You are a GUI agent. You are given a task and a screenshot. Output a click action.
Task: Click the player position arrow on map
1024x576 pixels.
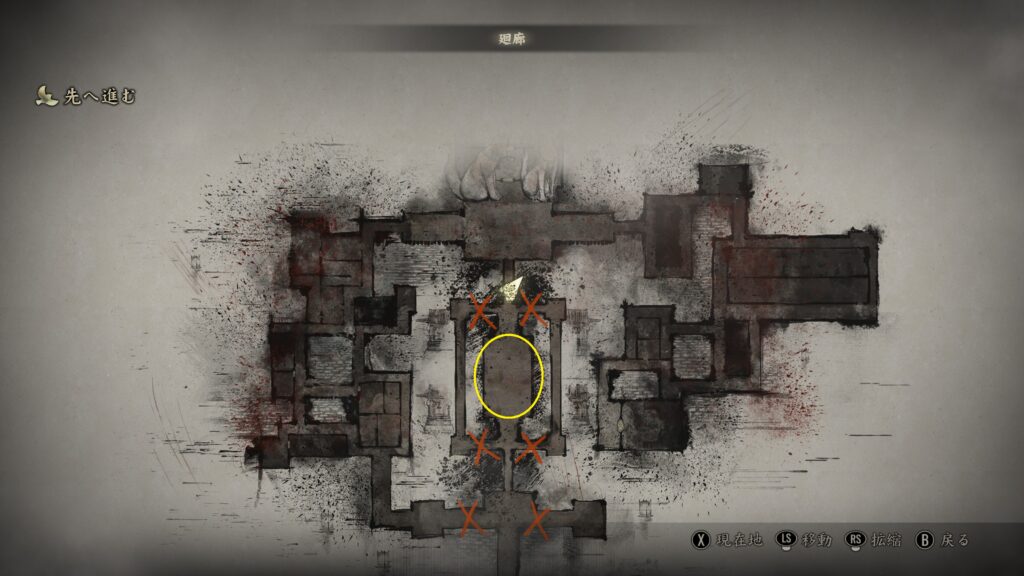[x=511, y=290]
